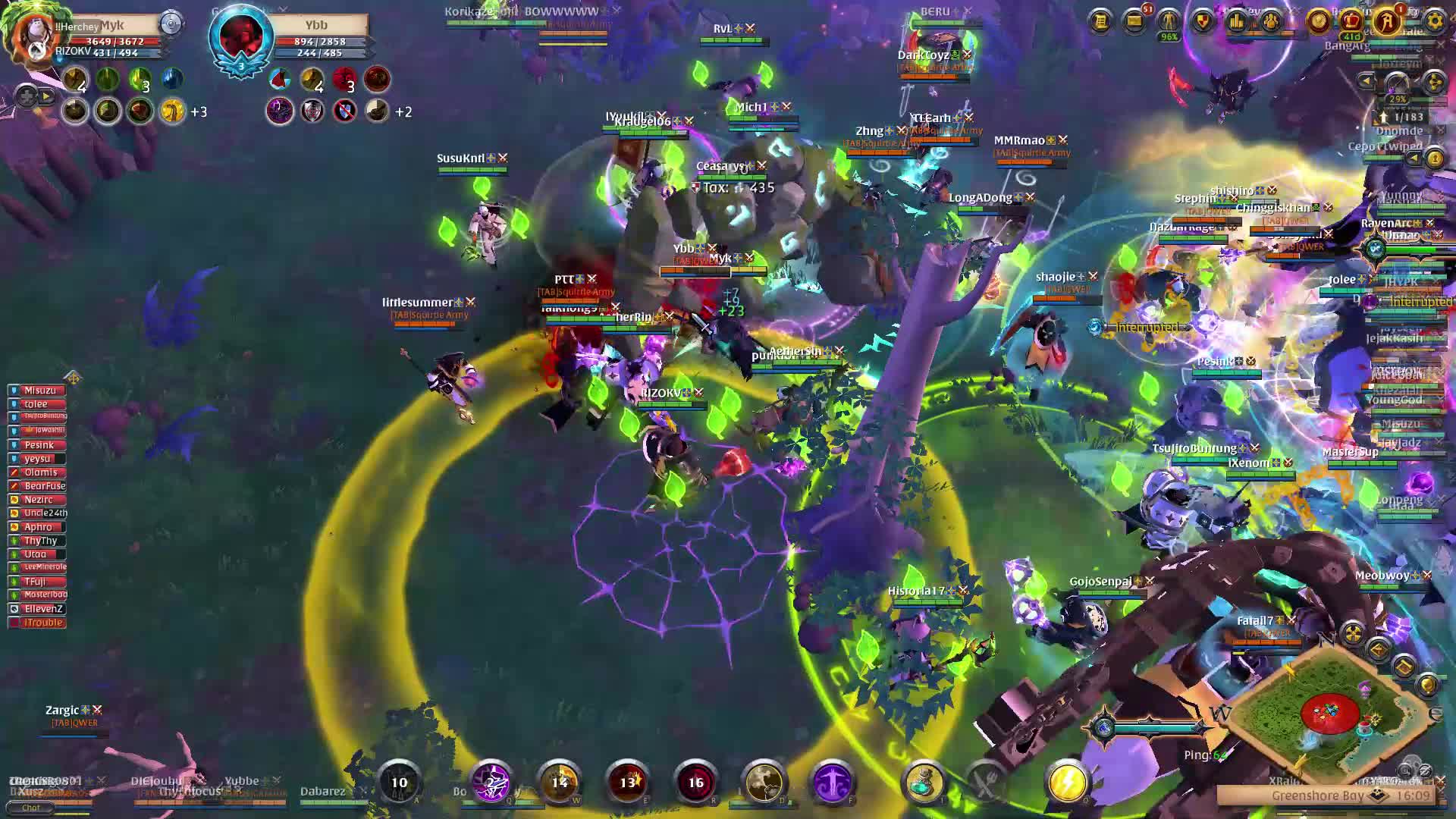This screenshot has height=819, width=1456.
Task: Open the premium crown status icon
Action: point(1351,21)
